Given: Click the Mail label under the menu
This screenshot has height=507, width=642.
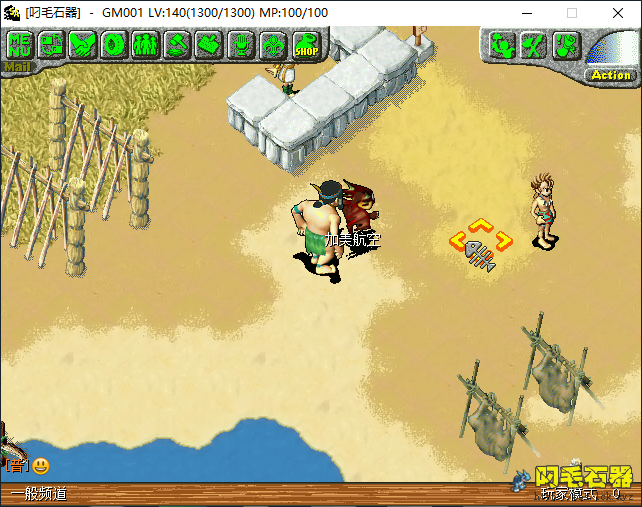Looking at the screenshot, I should point(15,68).
